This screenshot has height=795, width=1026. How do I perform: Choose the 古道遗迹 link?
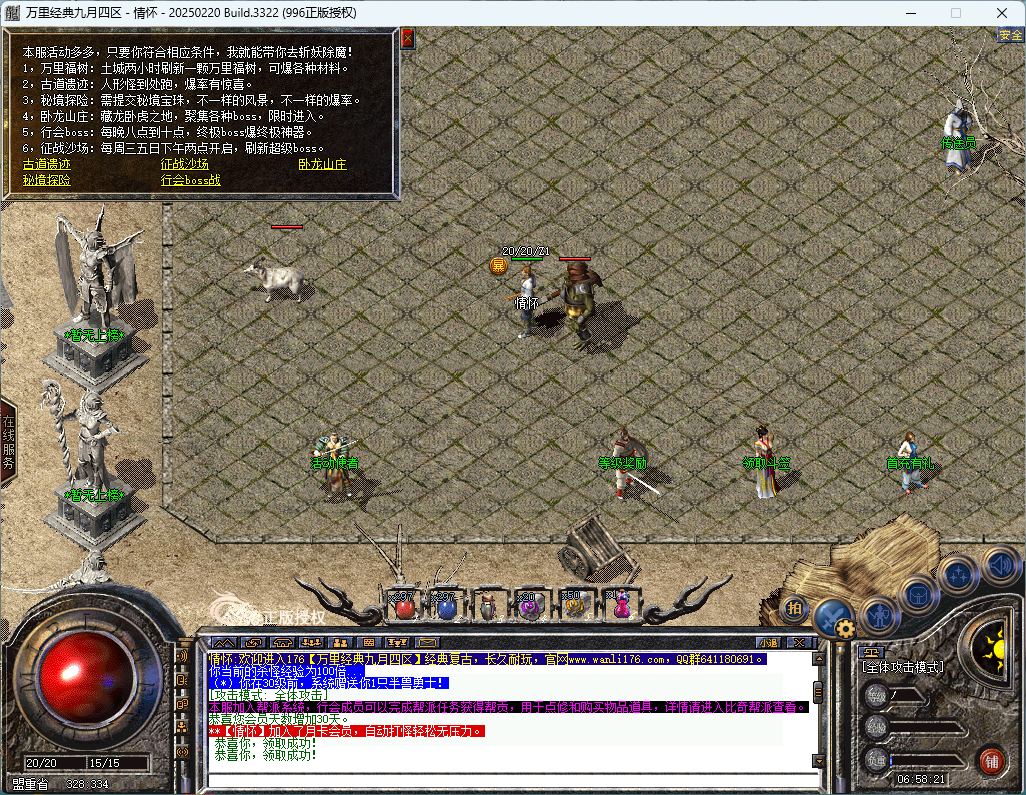pyautogui.click(x=47, y=164)
